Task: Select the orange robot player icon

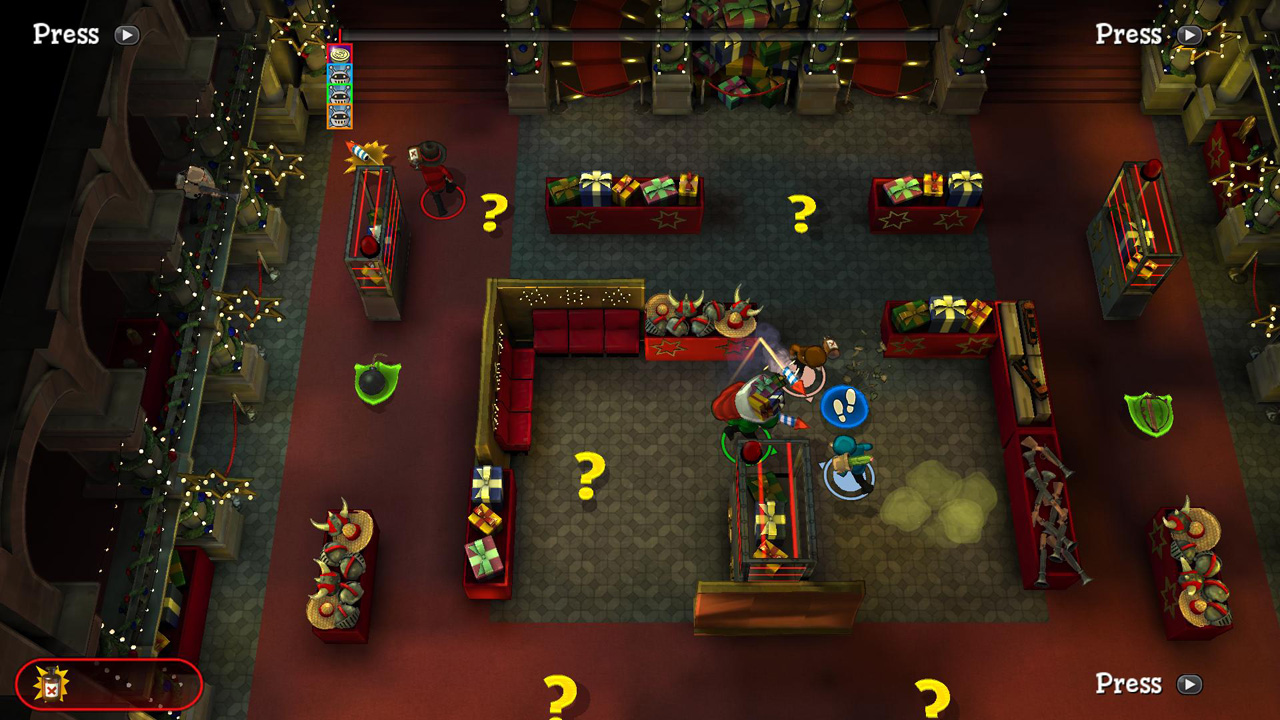Action: (x=340, y=116)
